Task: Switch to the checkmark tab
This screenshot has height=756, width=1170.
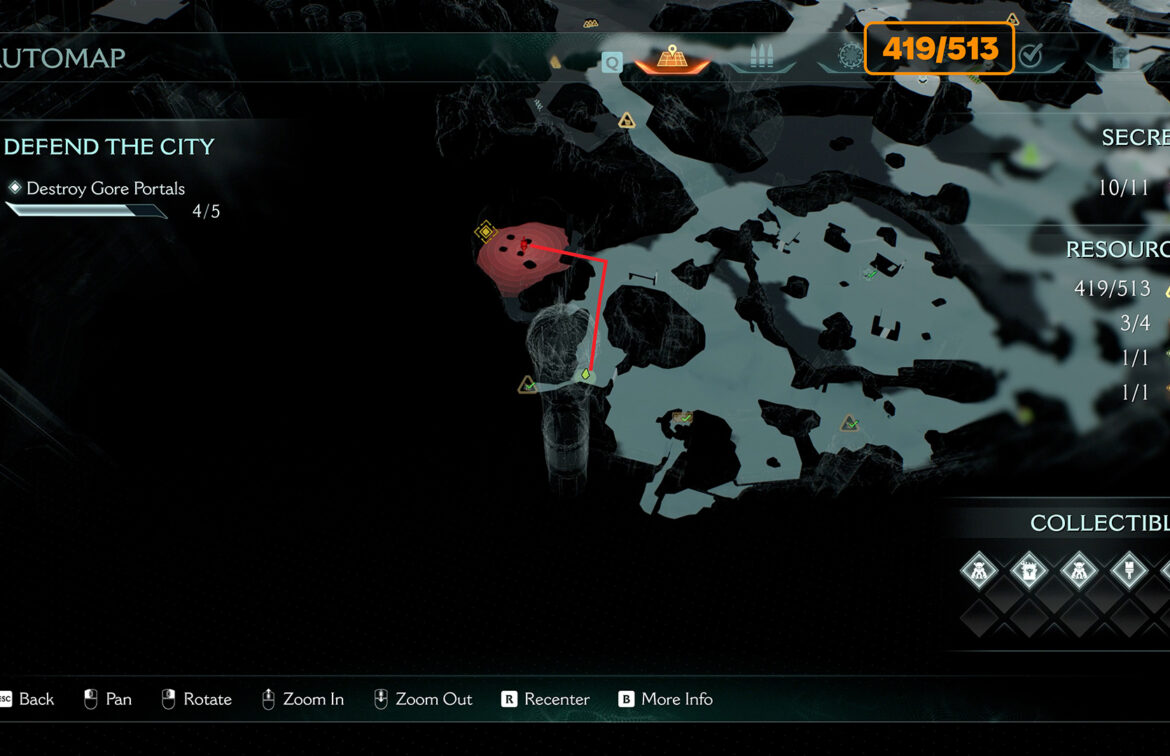Action: [x=1030, y=57]
